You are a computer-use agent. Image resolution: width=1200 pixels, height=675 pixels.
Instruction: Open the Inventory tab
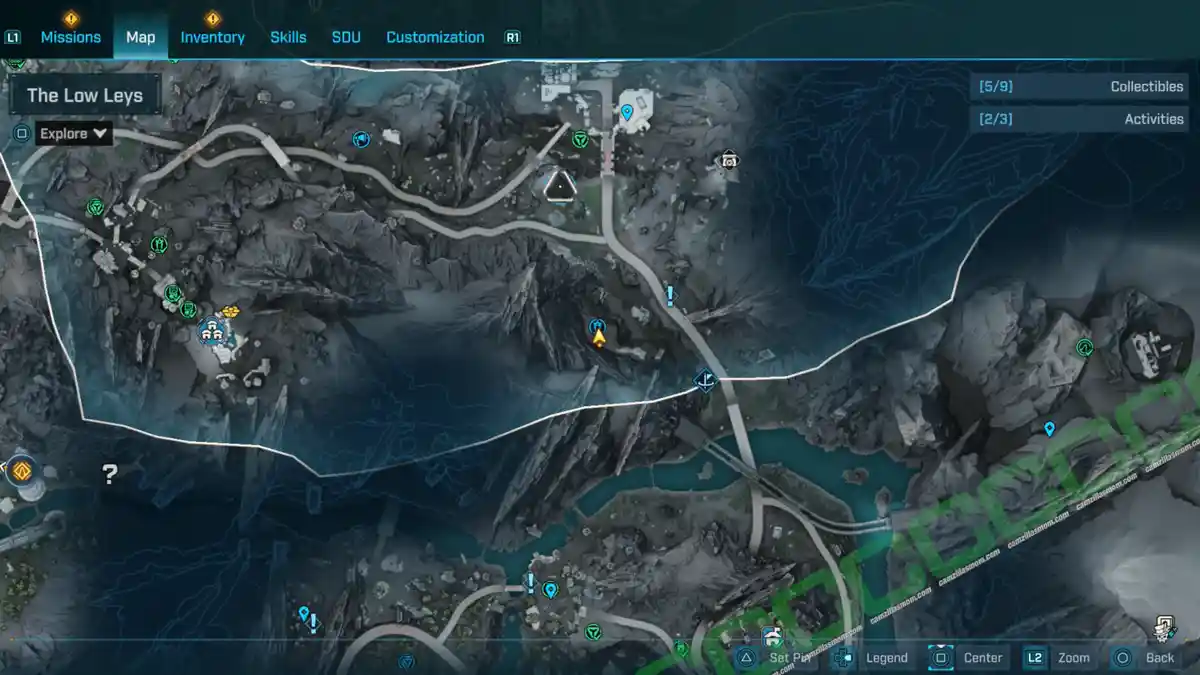[x=212, y=37]
